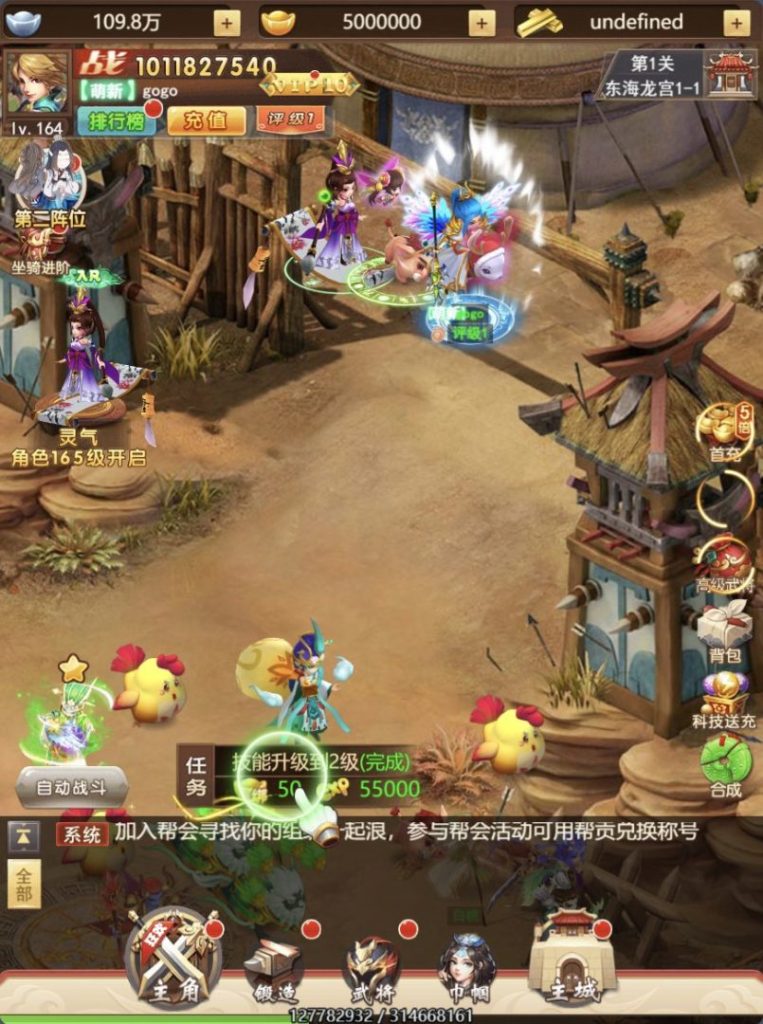This screenshot has width=763, height=1024.
Task: Show 全部 chat channels
Action: coord(24,883)
